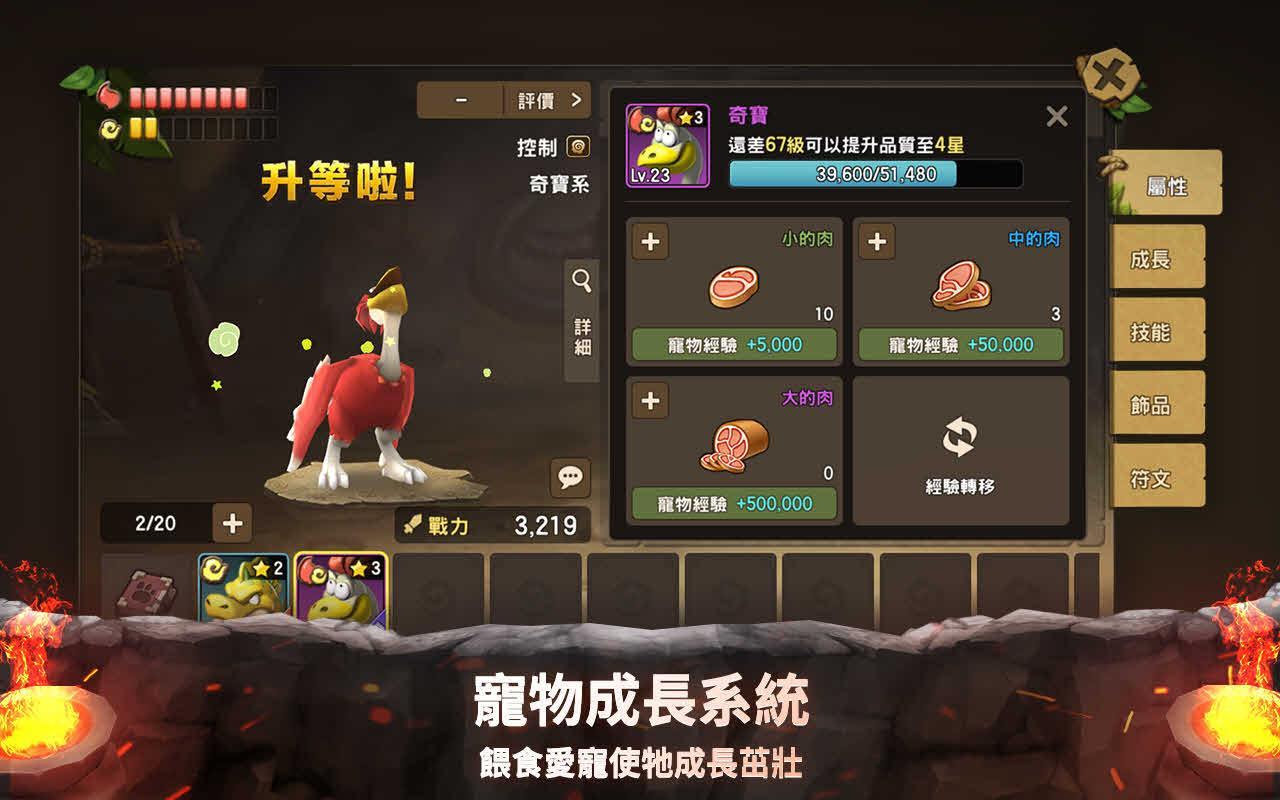This screenshot has height=800, width=1280.
Task: Click the sword icon beside 戰力
Action: pos(412,523)
